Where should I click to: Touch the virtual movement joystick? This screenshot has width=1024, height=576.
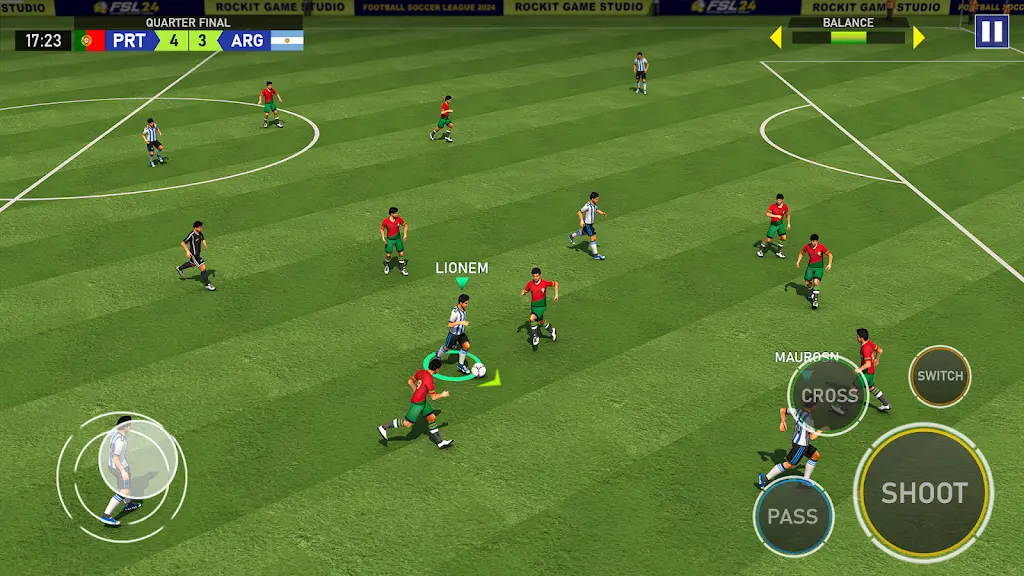[x=140, y=456]
